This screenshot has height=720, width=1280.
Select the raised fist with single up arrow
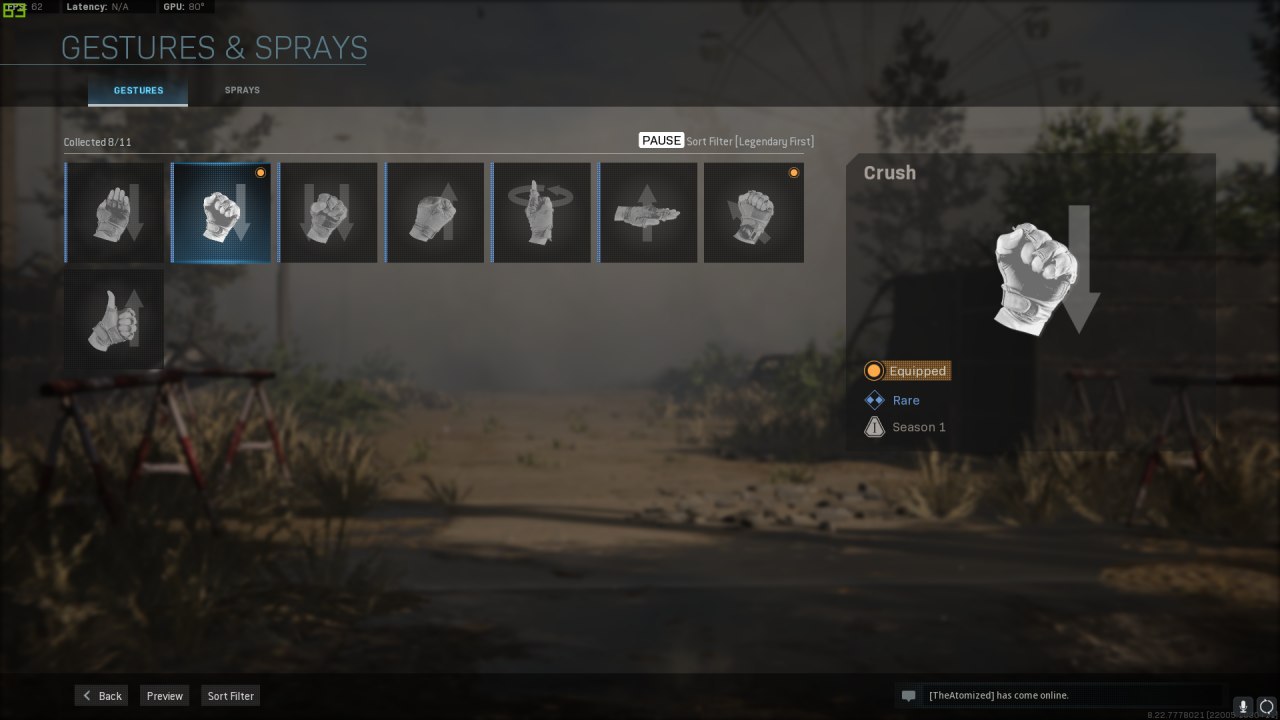point(435,213)
